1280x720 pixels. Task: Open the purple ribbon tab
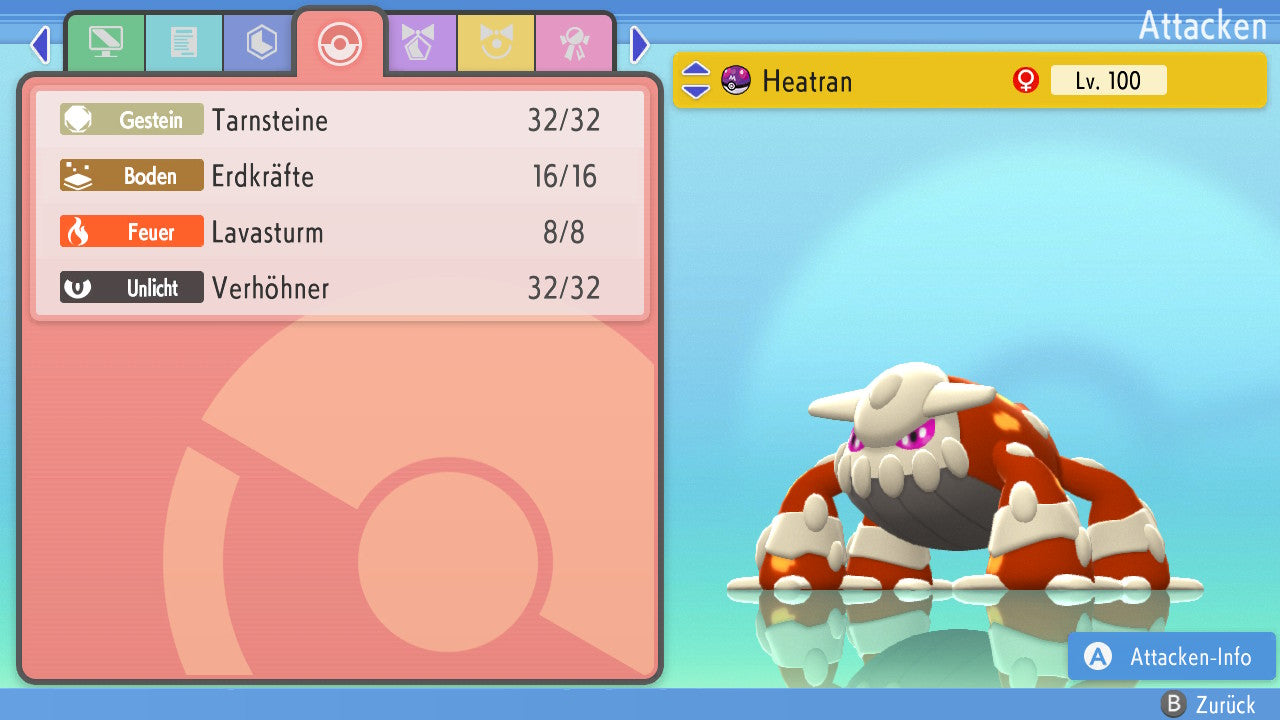point(418,43)
